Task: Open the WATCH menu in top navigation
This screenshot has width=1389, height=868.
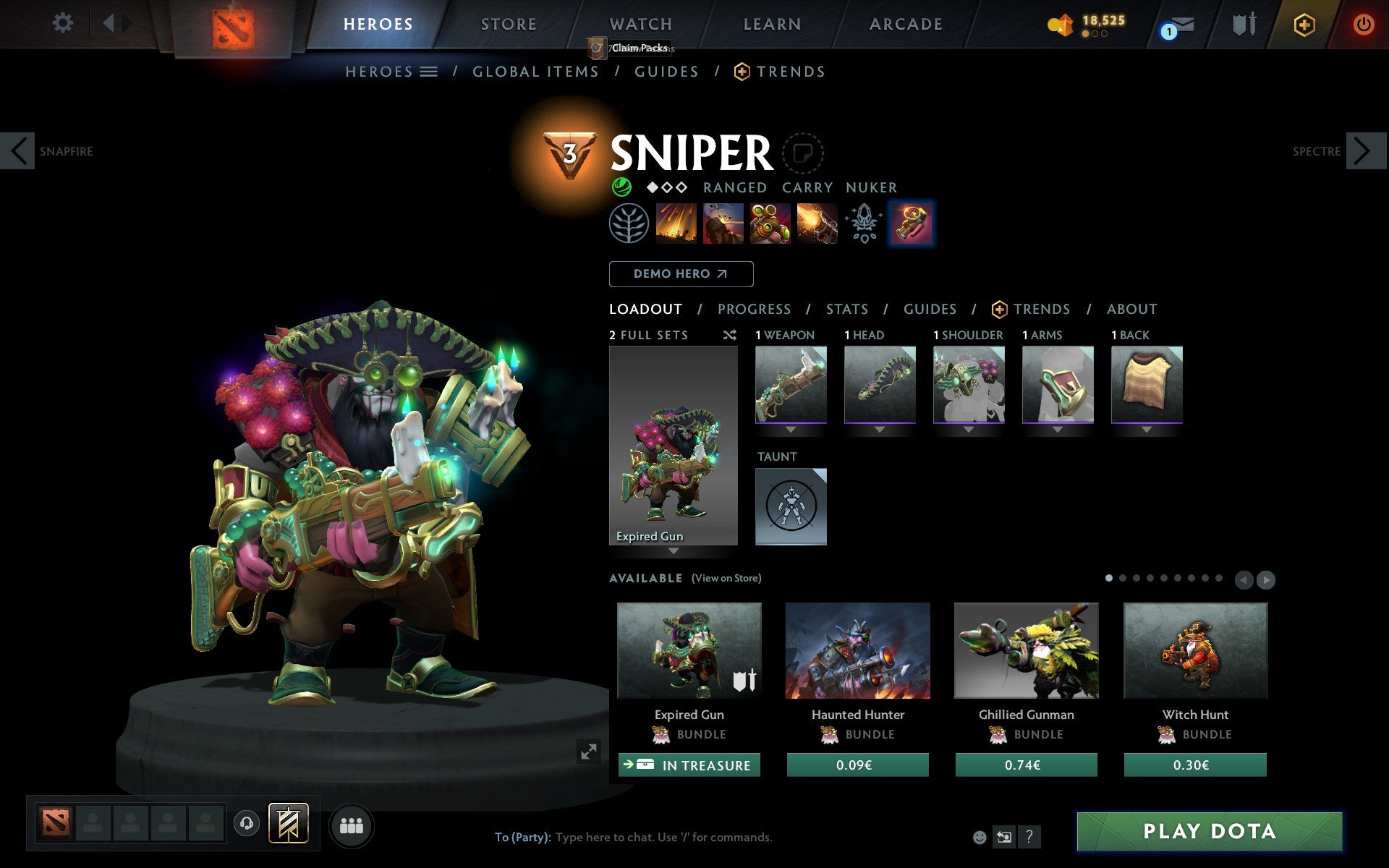Action: tap(640, 24)
